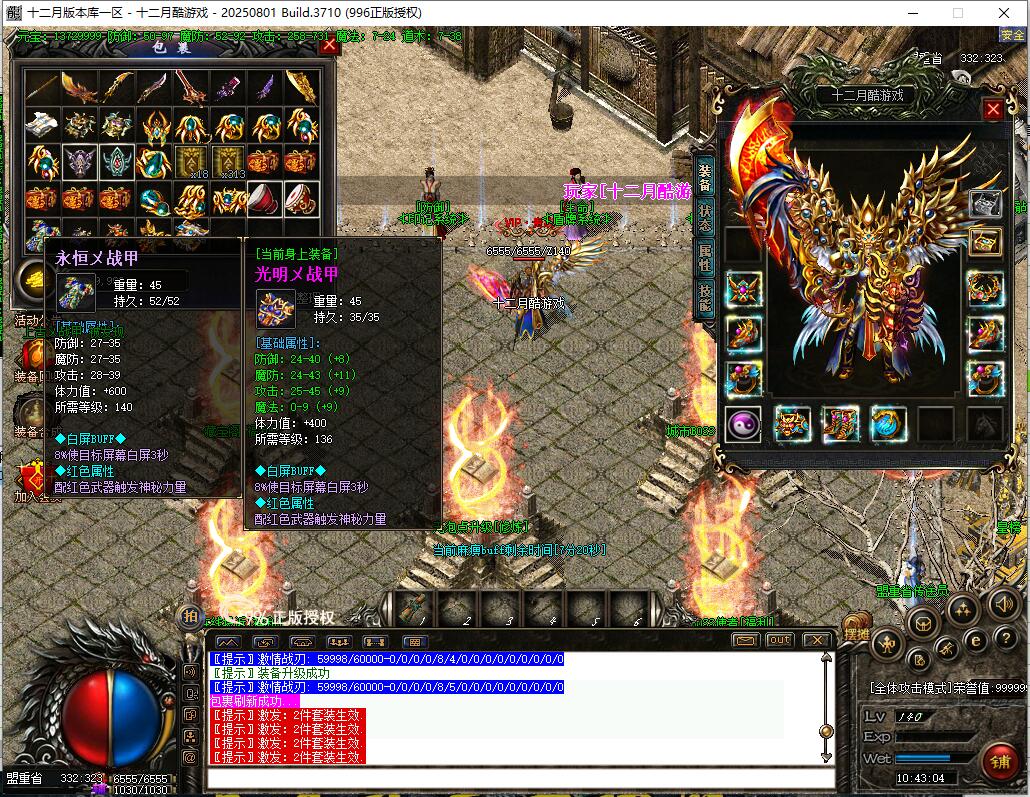1030x797 pixels.
Task: Close the game window from title bar
Action: (x=1003, y=13)
